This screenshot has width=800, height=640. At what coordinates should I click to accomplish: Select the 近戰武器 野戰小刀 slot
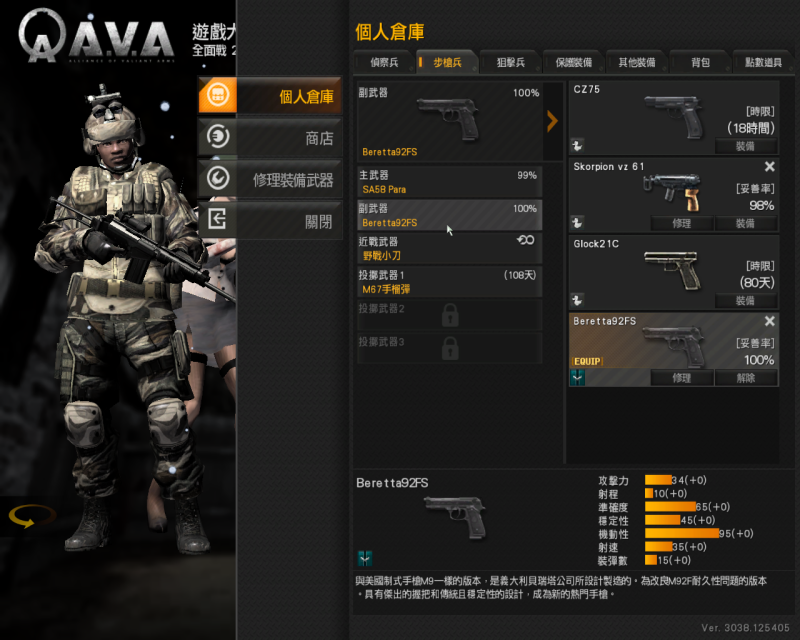pyautogui.click(x=448, y=248)
